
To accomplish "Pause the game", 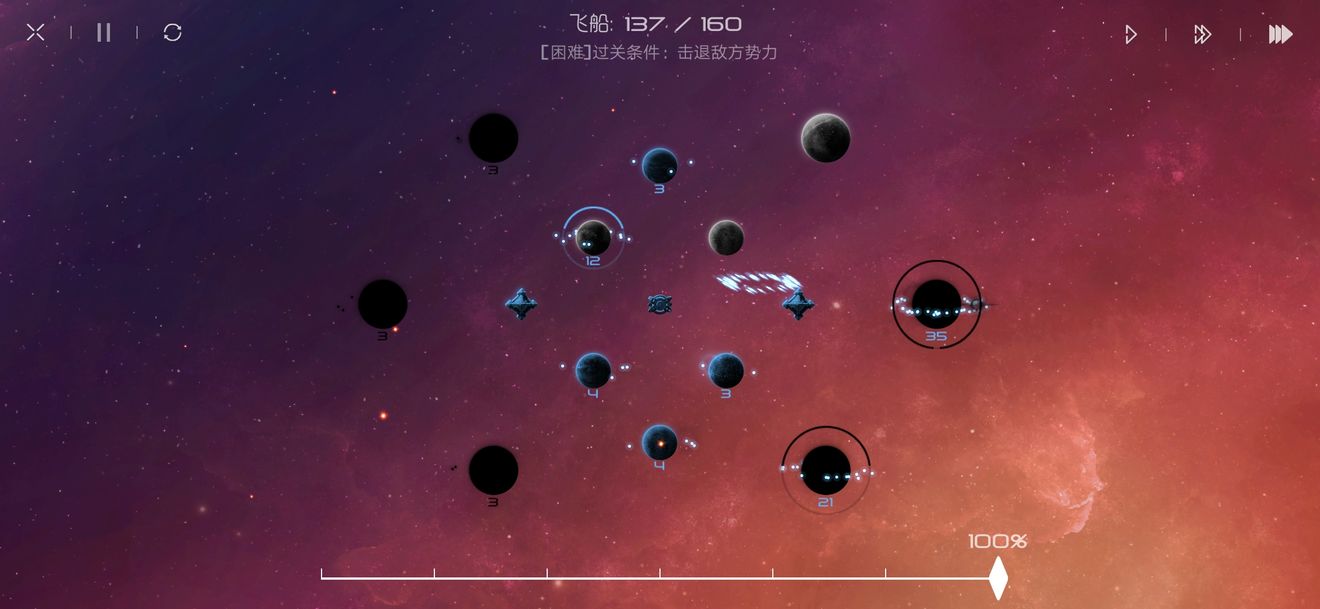I will point(104,33).
